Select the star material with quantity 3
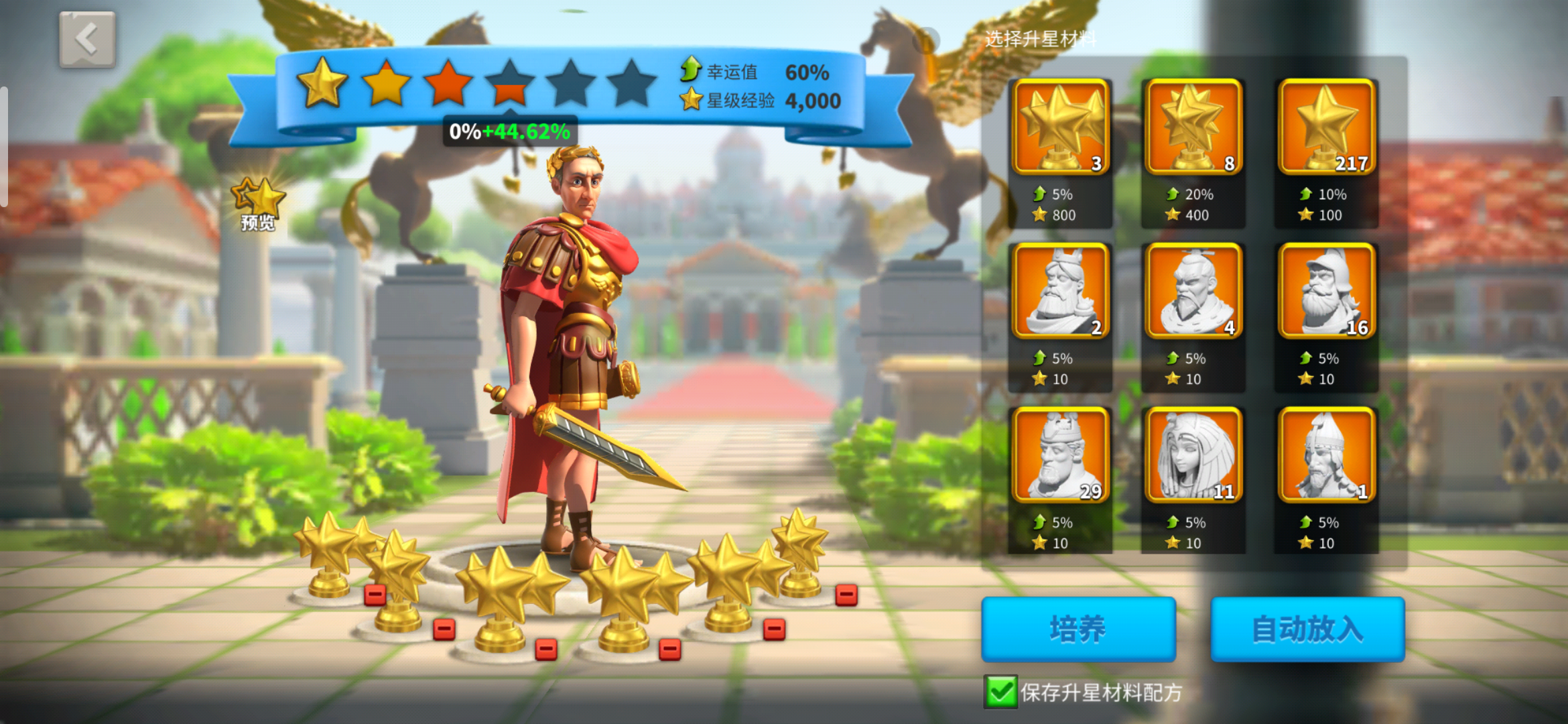 [1060, 127]
